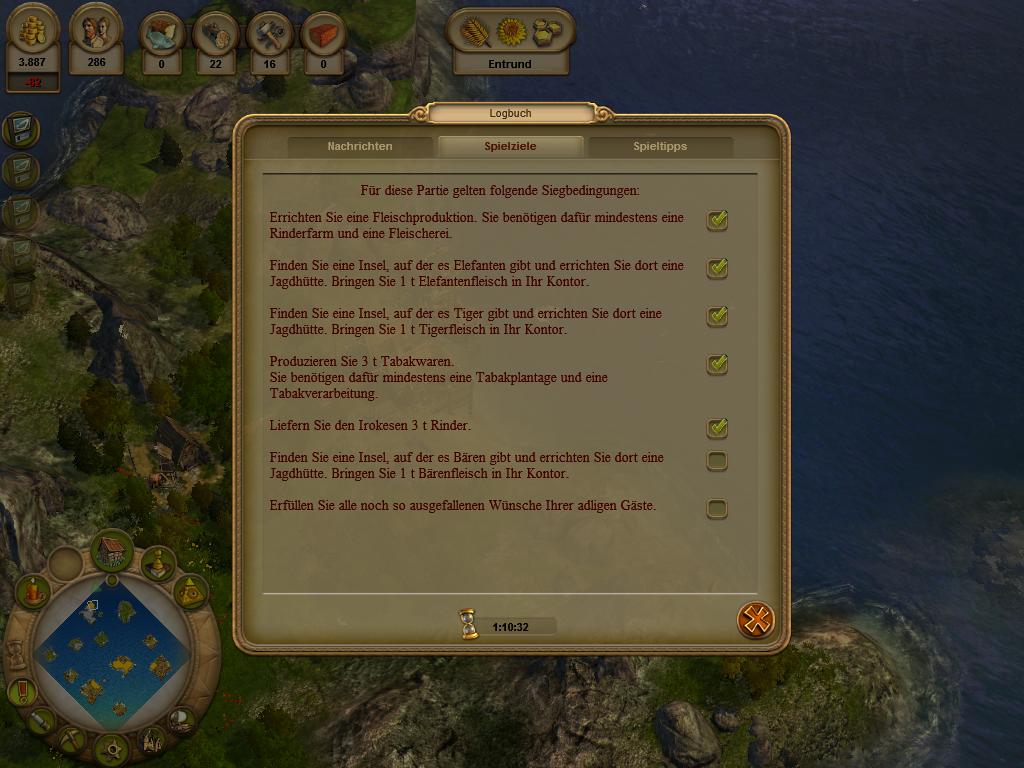Click the inhabitants portrait icon

coord(96,34)
